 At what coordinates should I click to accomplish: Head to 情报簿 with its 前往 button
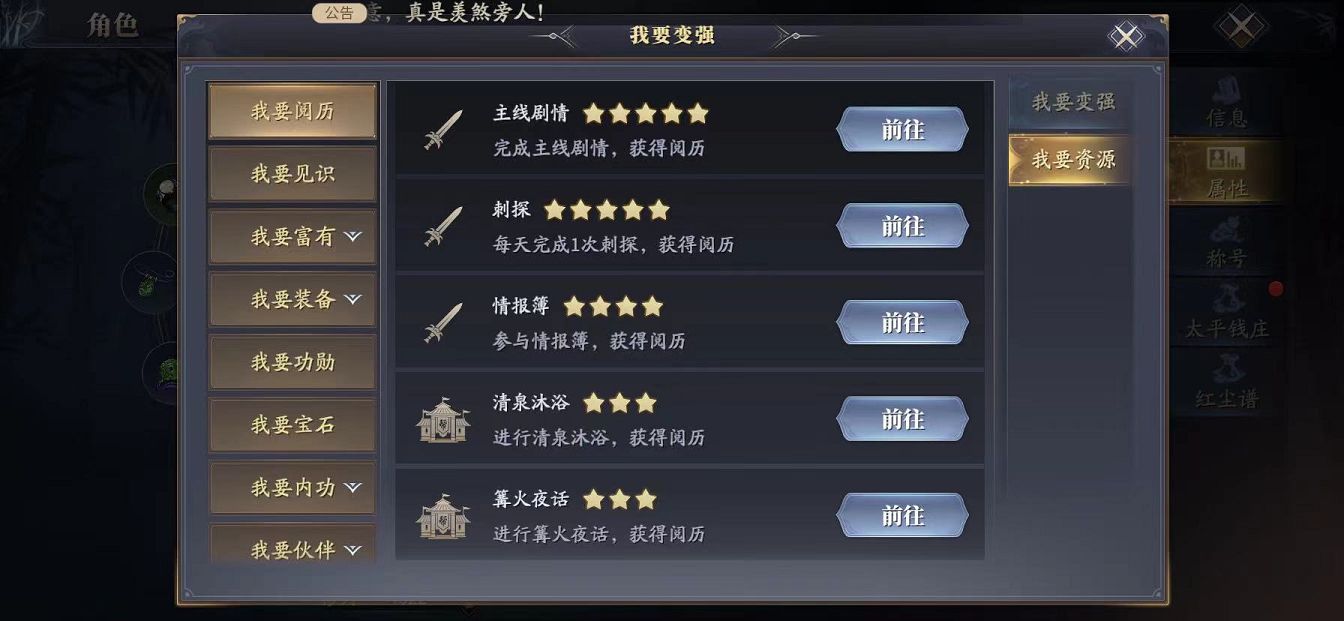(902, 322)
